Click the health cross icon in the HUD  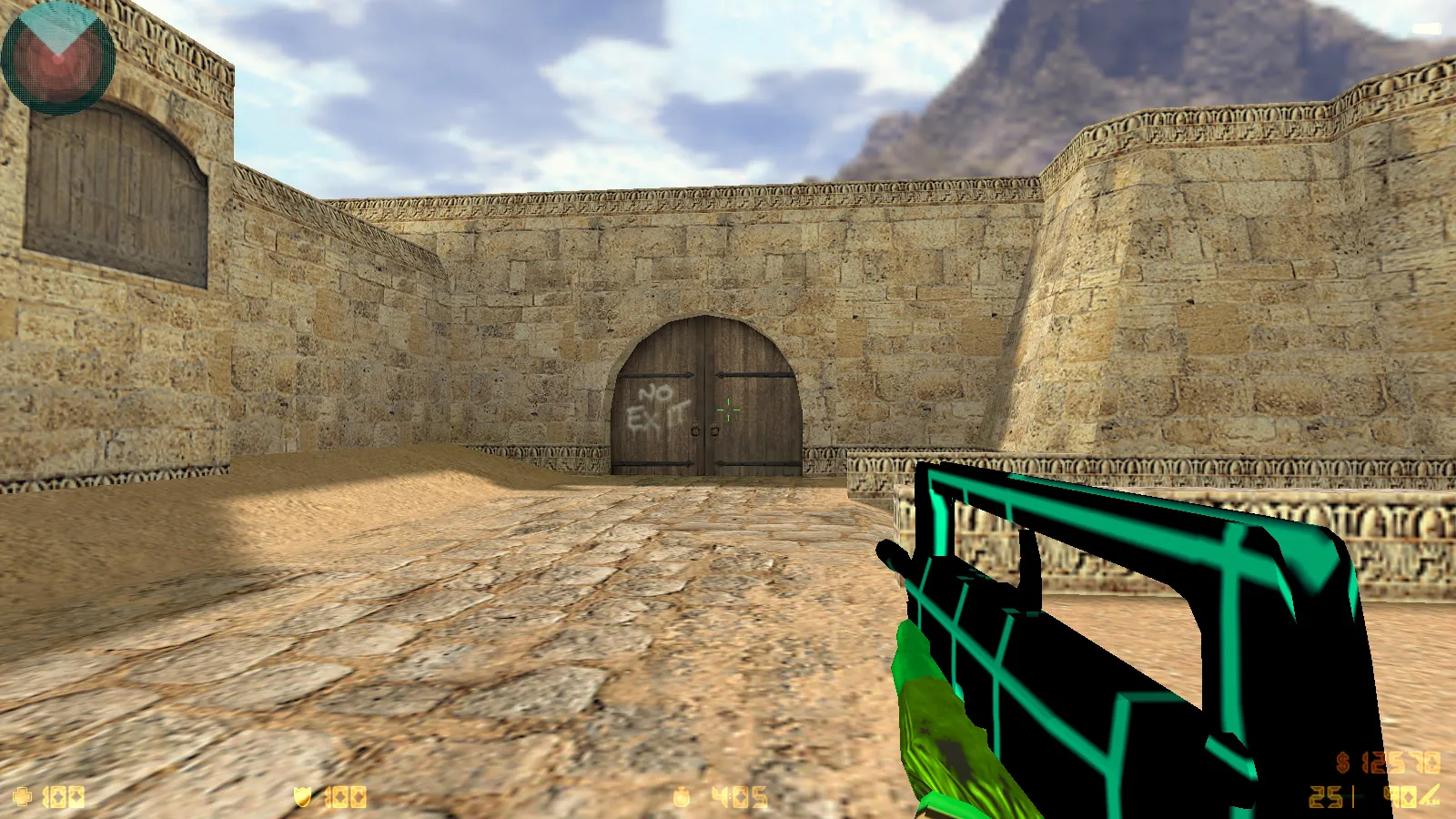click(23, 797)
